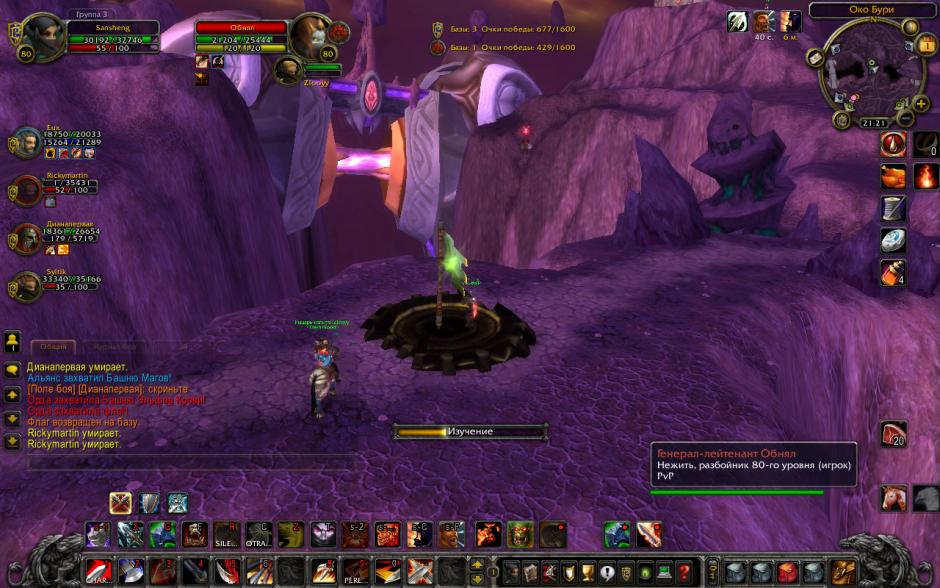This screenshot has width=940, height=588.
Task: Choose party member Дианаперлая's portrait
Action: 27,238
